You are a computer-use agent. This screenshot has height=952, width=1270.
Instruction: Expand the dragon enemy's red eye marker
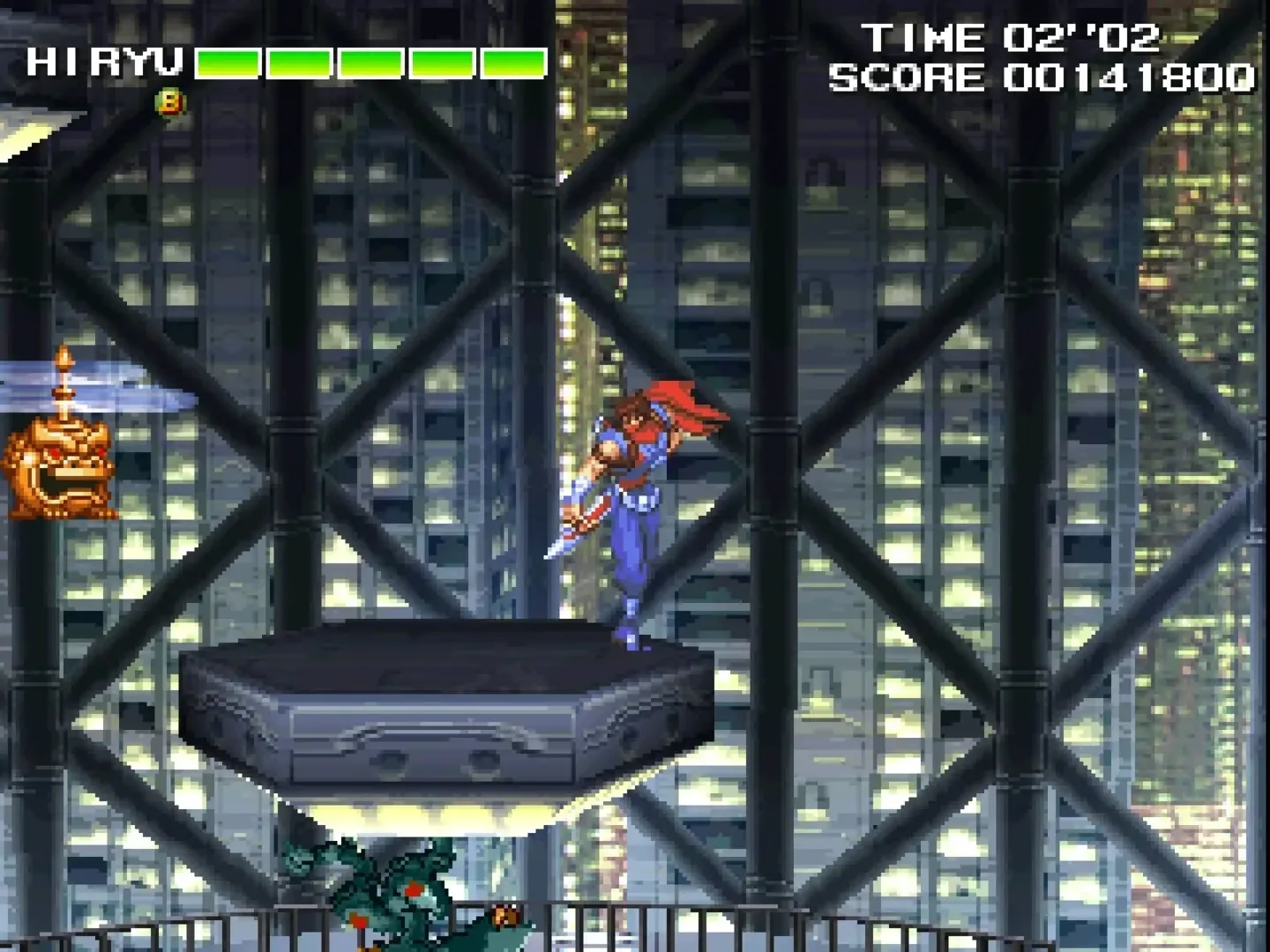tap(413, 889)
